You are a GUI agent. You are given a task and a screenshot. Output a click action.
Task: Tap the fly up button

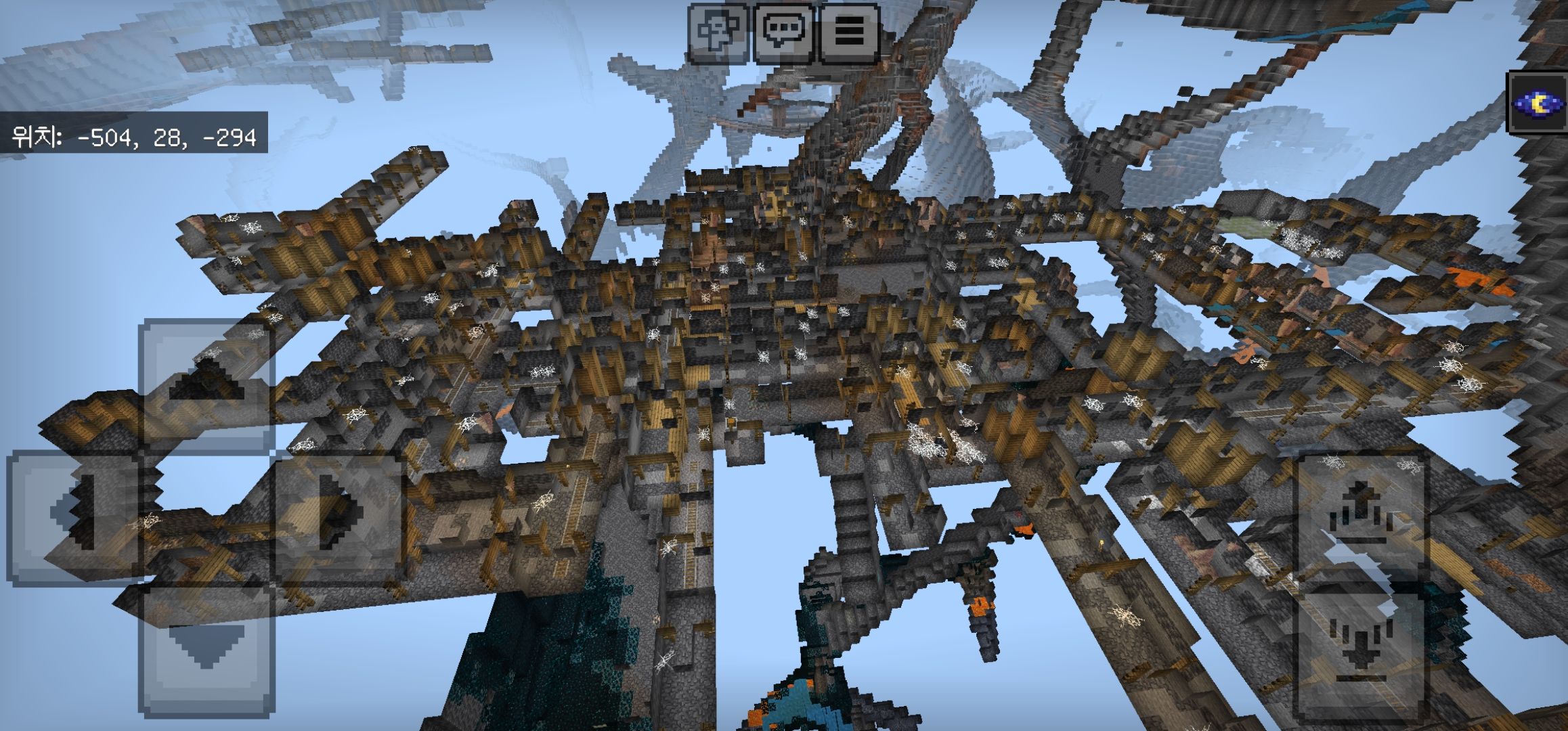point(1362,516)
